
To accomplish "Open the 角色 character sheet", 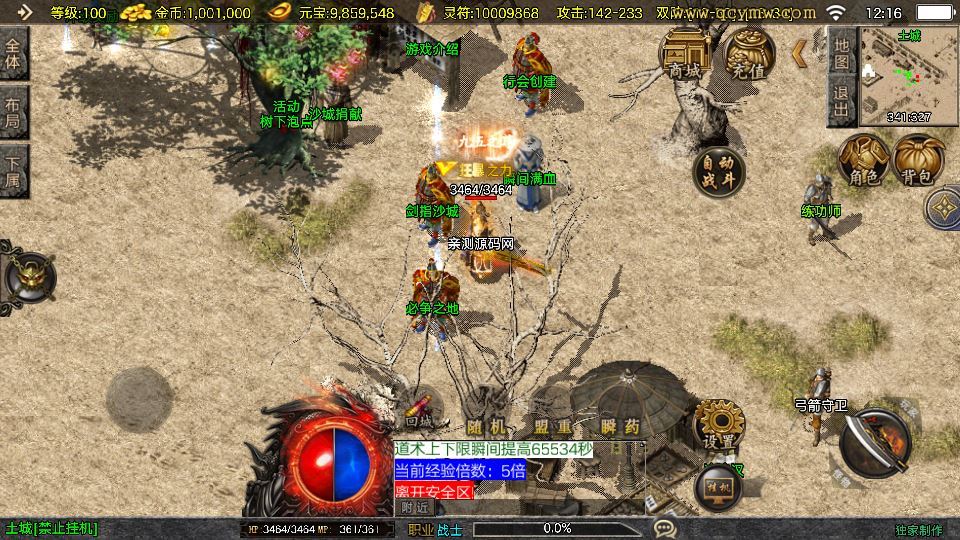I will (863, 161).
